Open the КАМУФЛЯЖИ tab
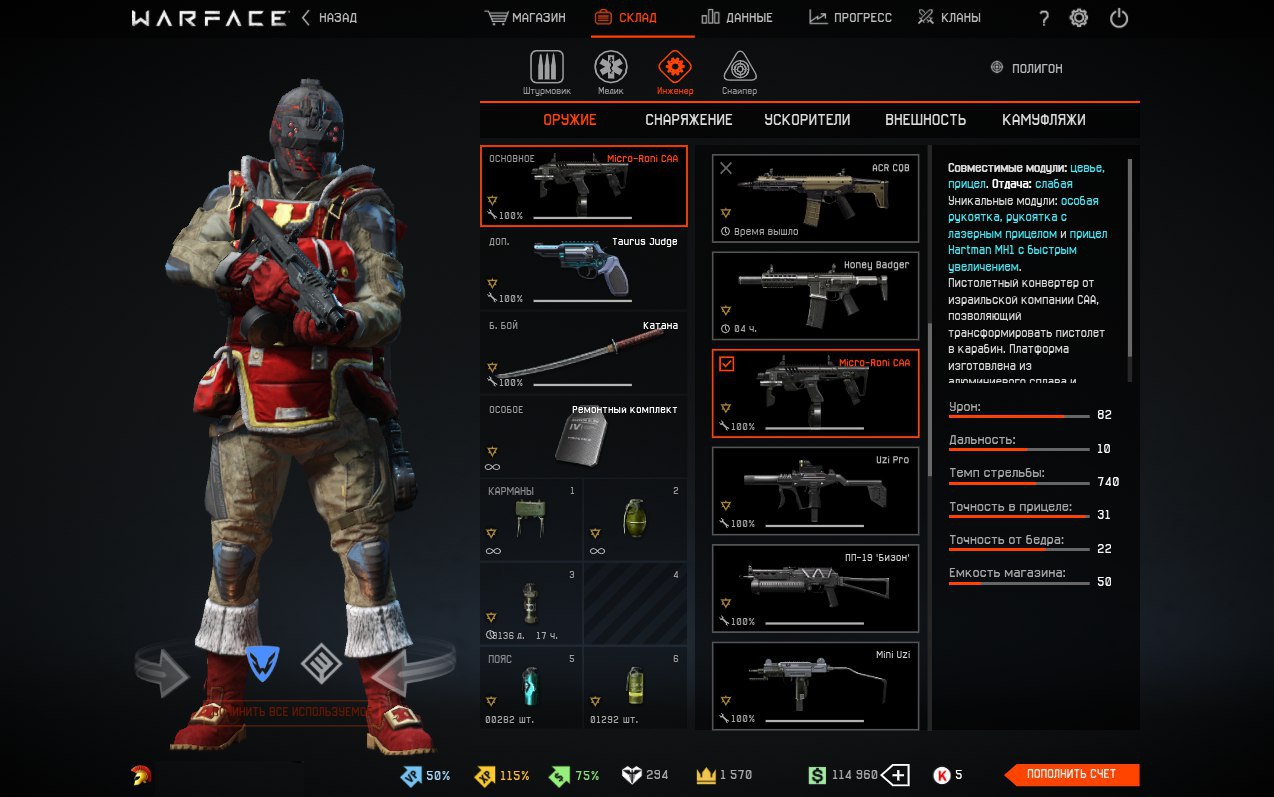This screenshot has width=1274, height=797. [x=1043, y=120]
